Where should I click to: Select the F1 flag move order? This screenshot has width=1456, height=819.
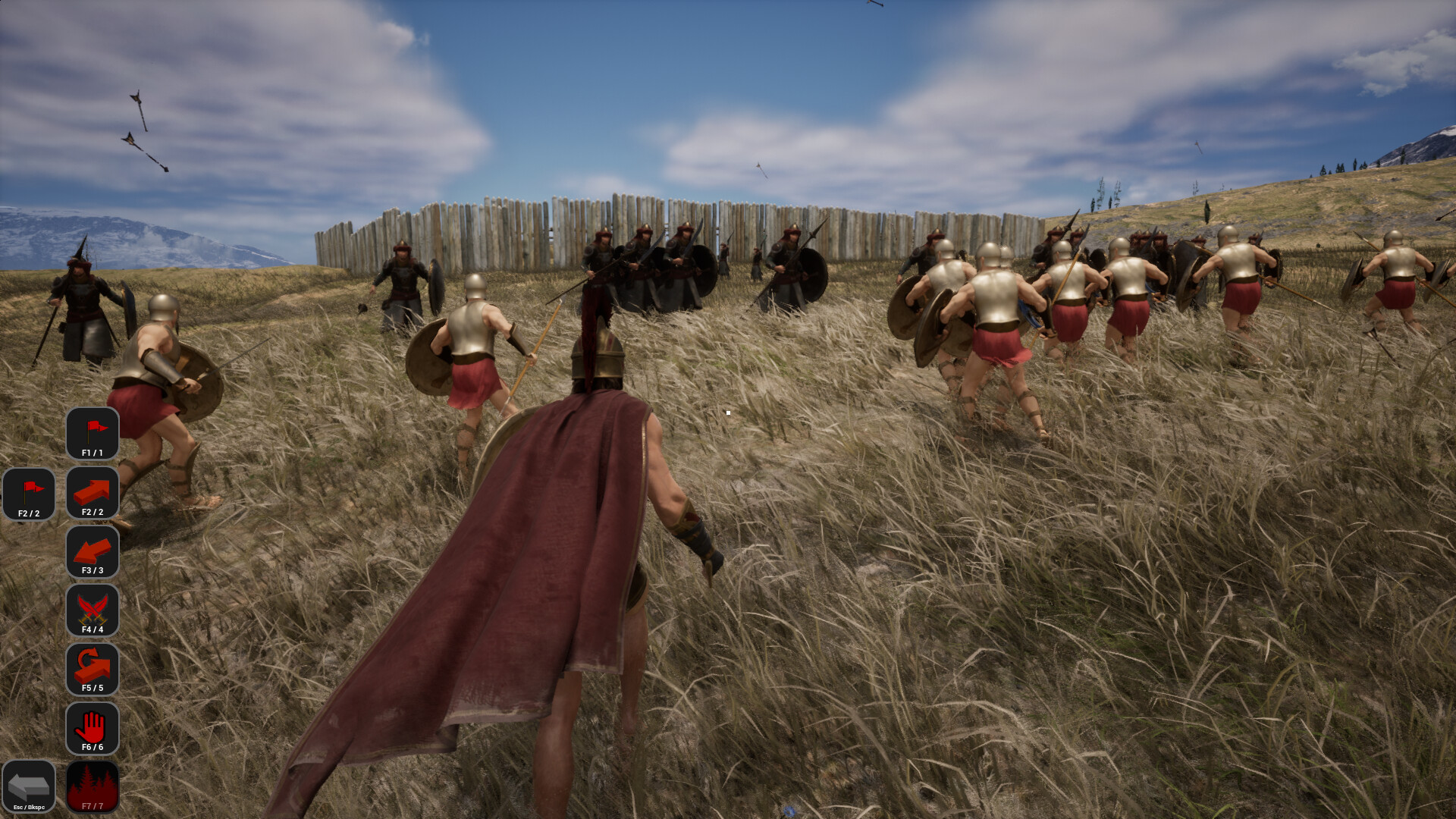(x=93, y=433)
